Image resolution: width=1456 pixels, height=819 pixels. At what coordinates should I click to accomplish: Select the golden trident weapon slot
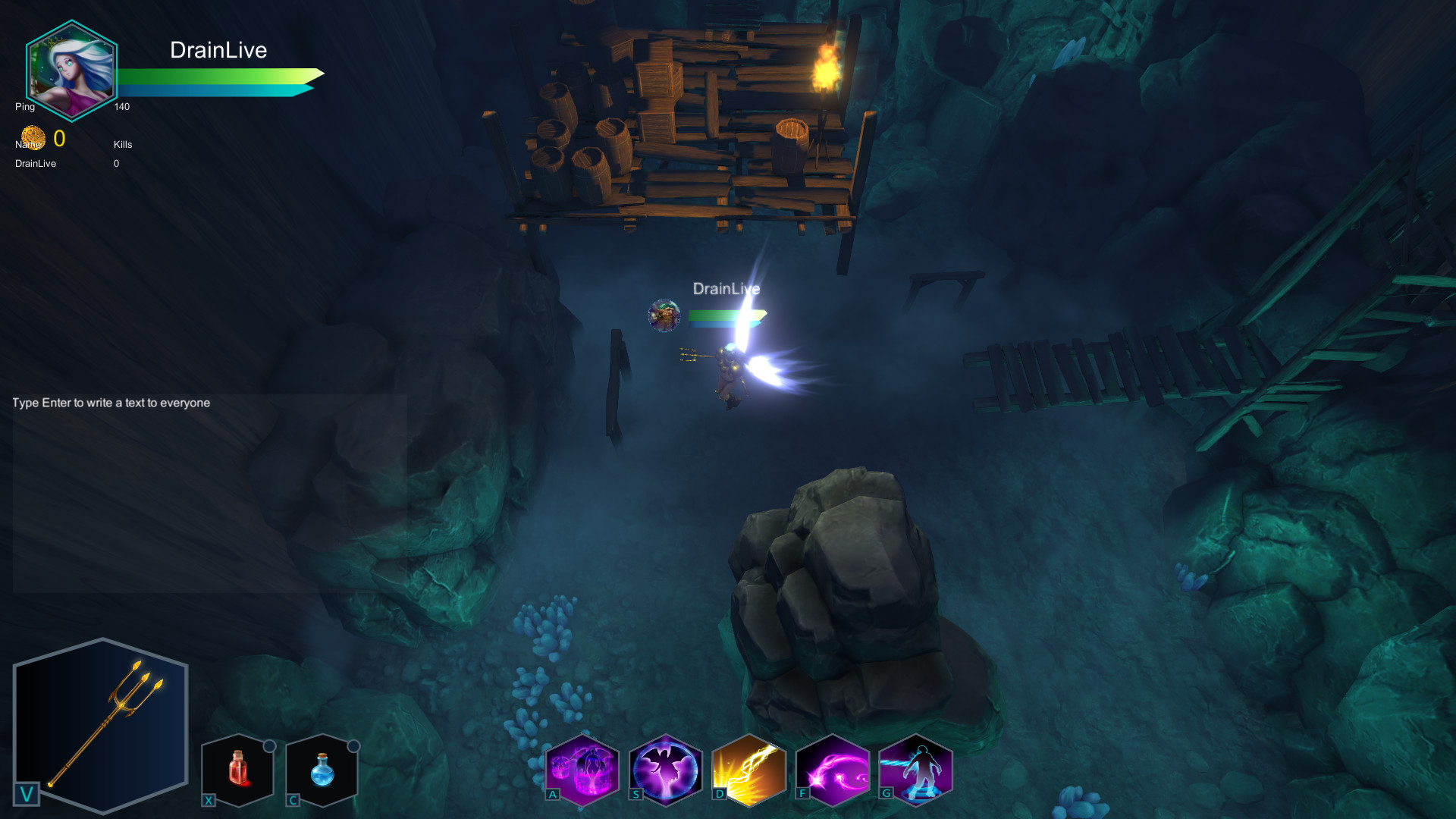[101, 726]
